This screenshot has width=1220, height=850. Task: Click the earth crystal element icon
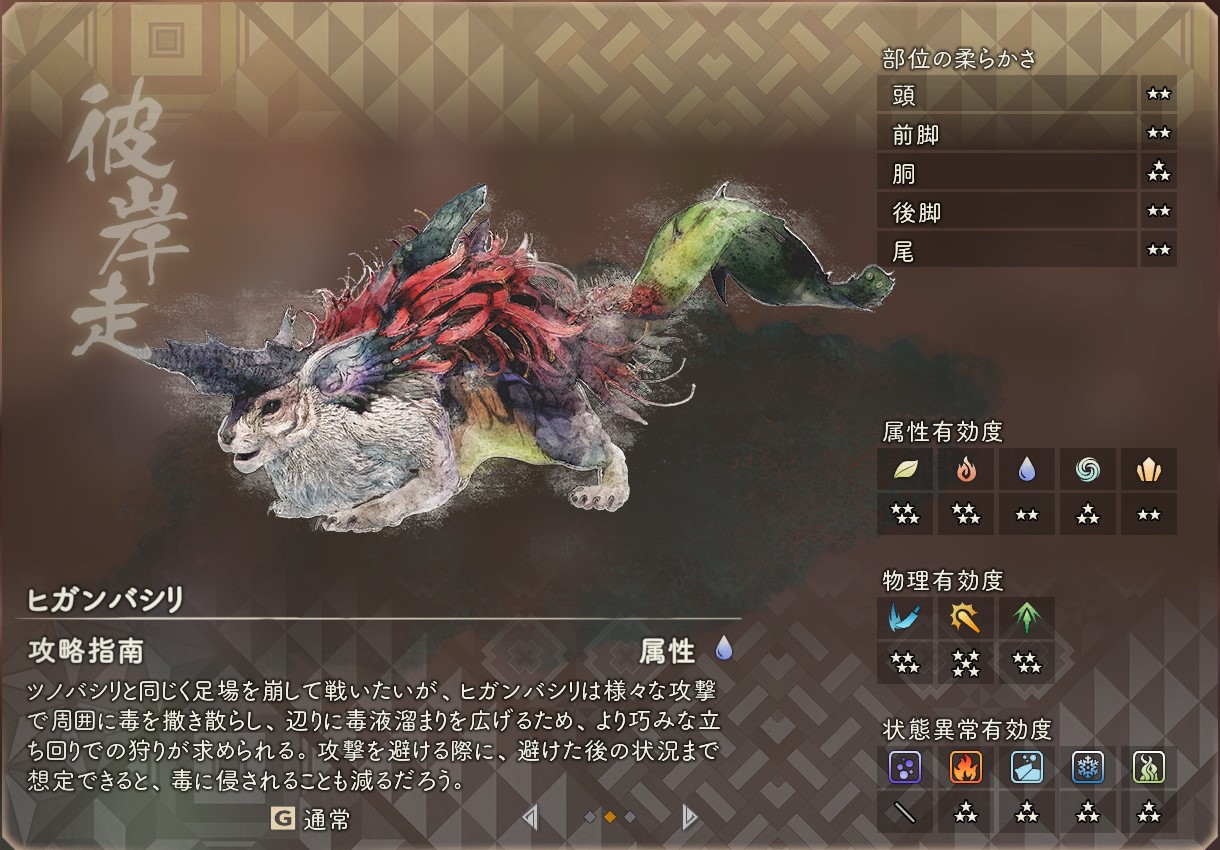tap(1148, 469)
